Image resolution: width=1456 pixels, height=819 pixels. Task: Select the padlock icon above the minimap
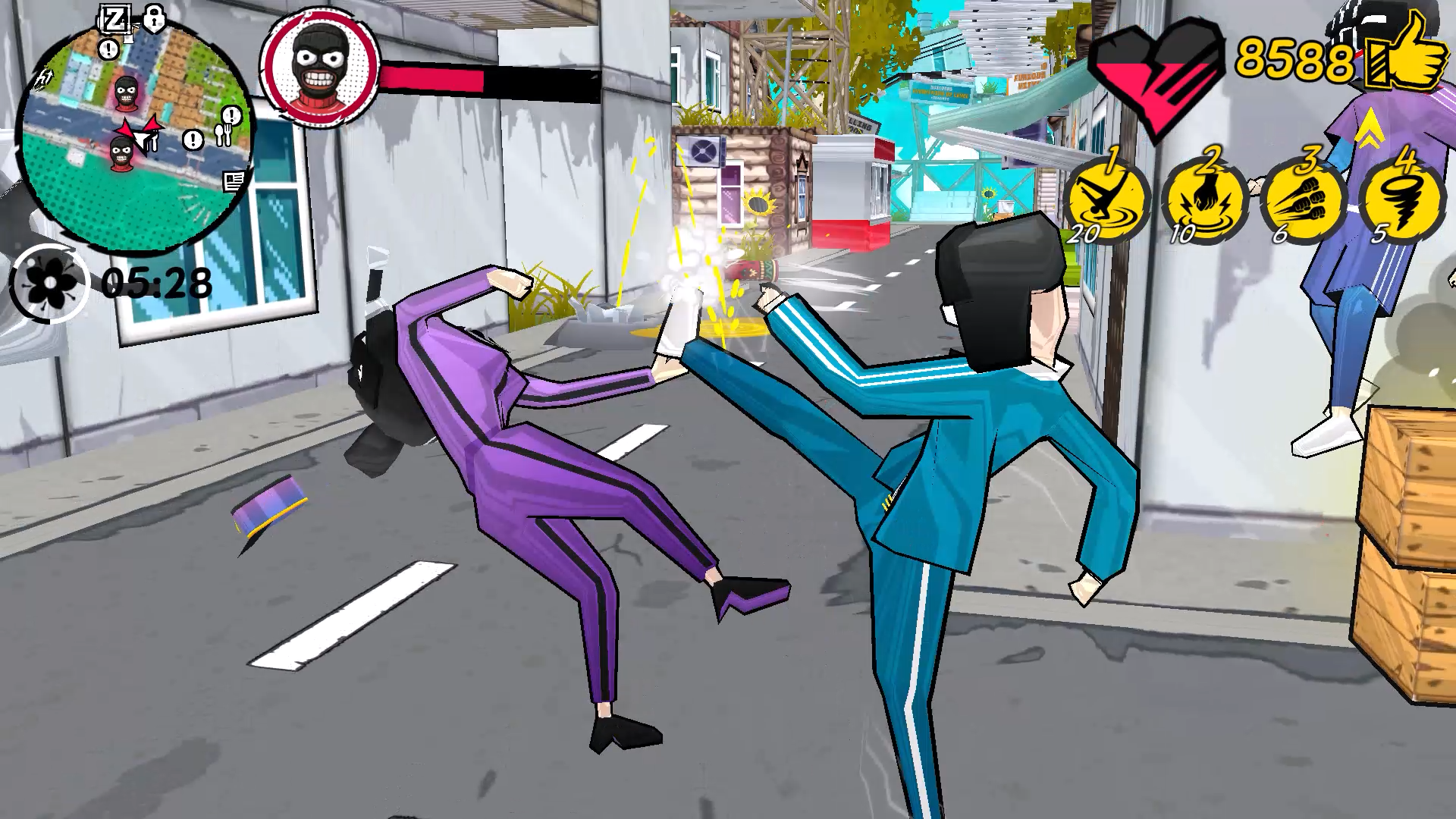pos(154,17)
